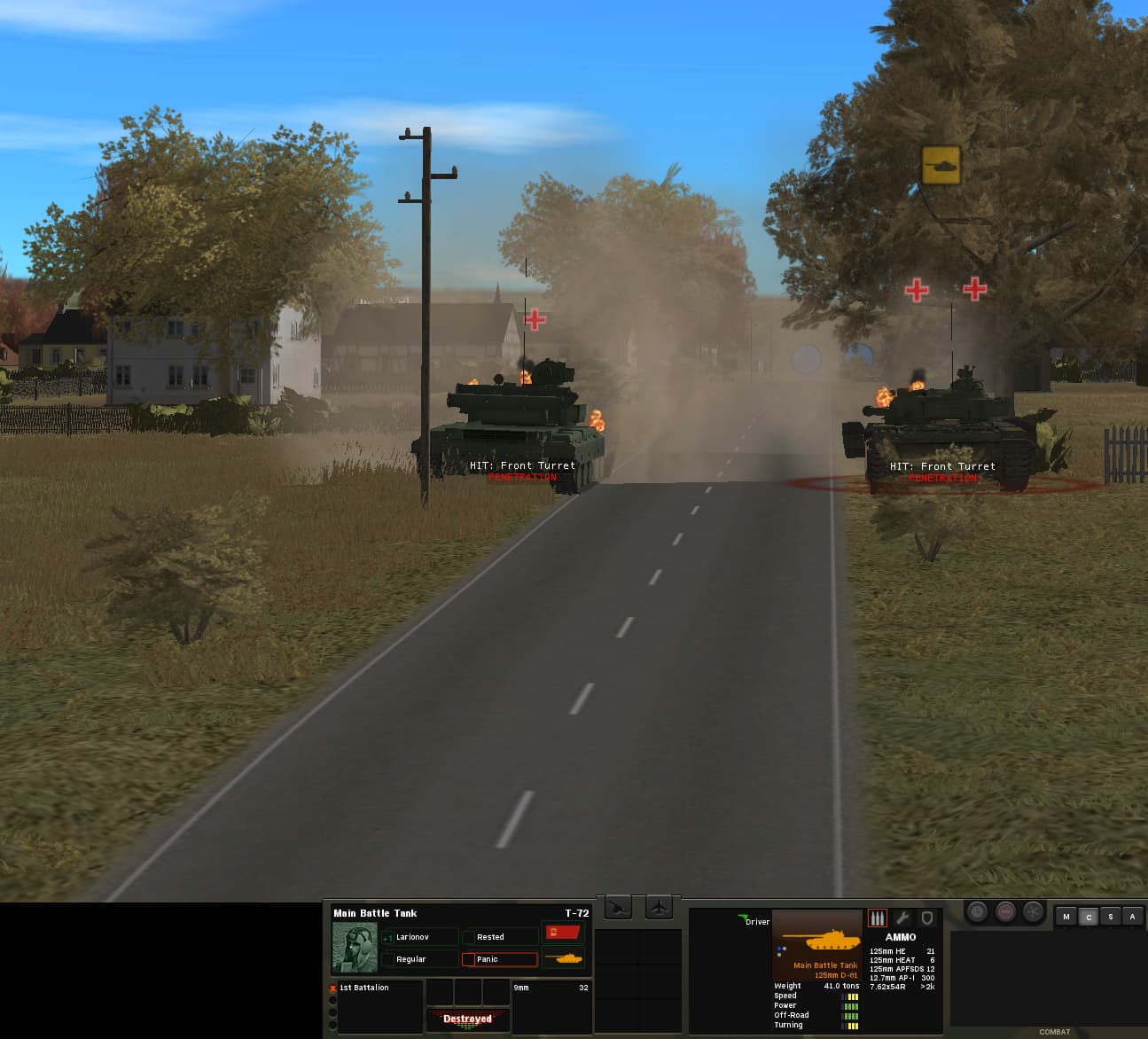Screen dimensions: 1148x1039
Task: Click the orange tank silhouette profile image
Action: click(816, 938)
